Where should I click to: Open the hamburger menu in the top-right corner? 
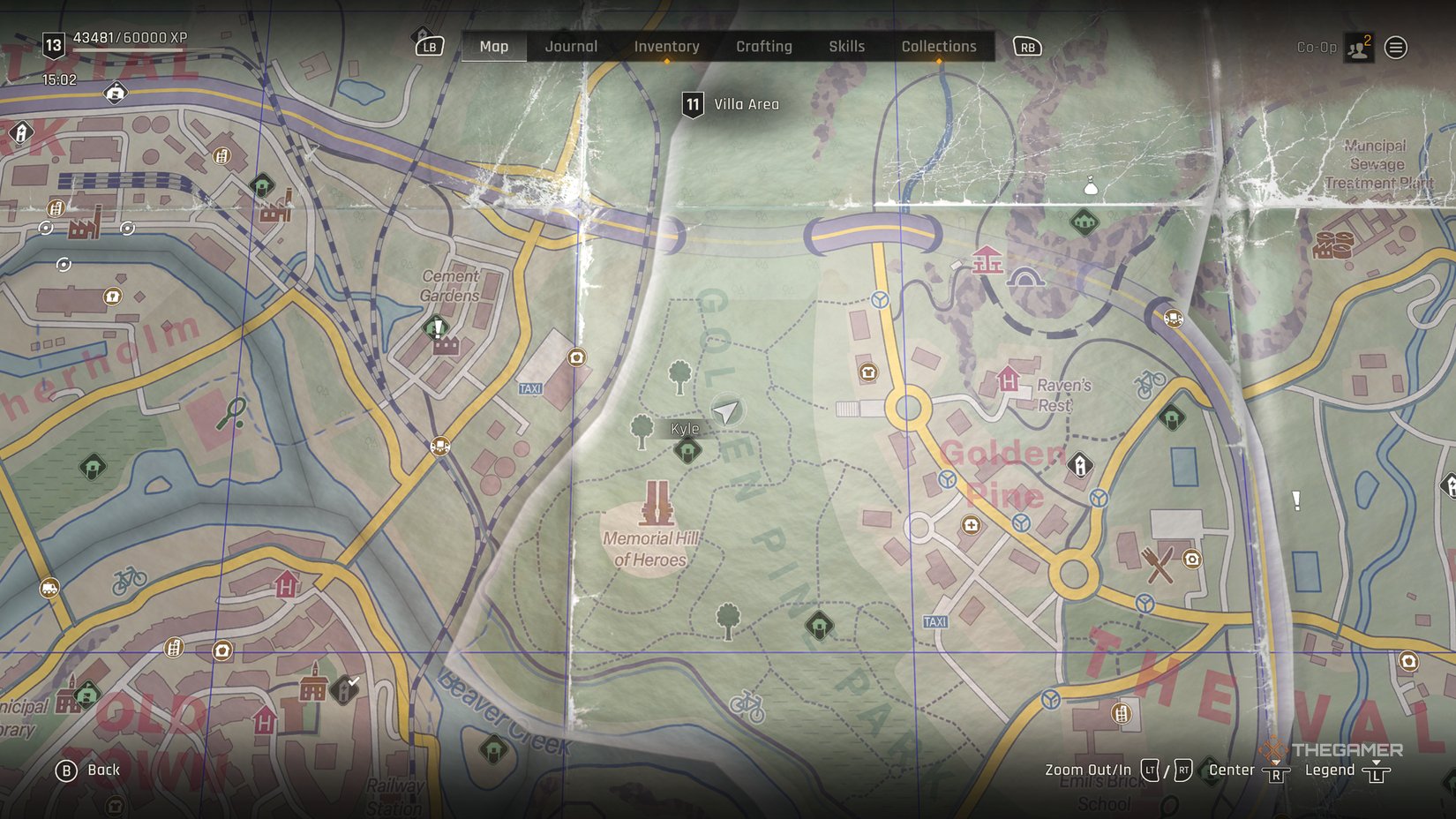1395,46
